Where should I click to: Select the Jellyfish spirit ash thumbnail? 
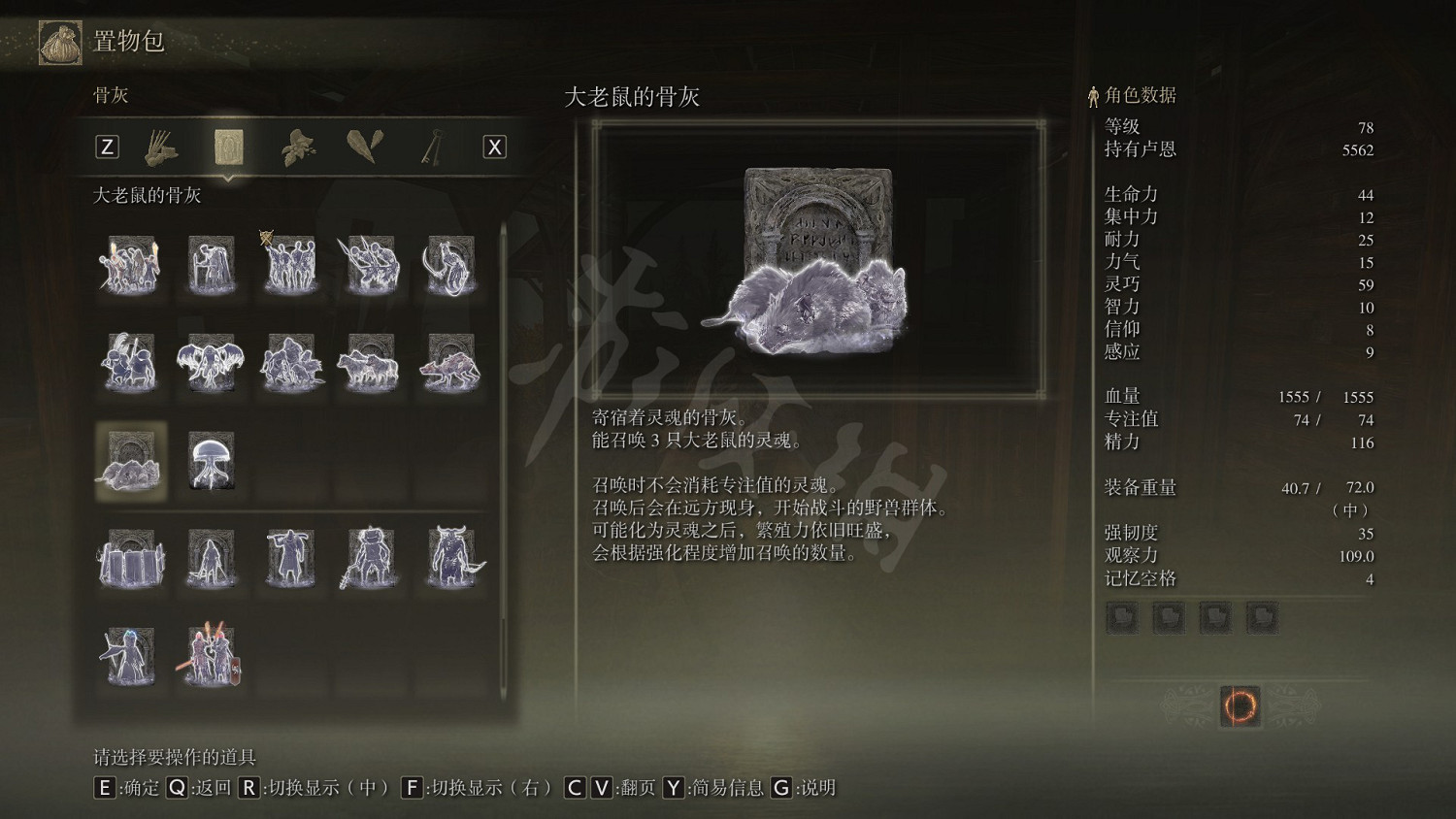[x=211, y=461]
